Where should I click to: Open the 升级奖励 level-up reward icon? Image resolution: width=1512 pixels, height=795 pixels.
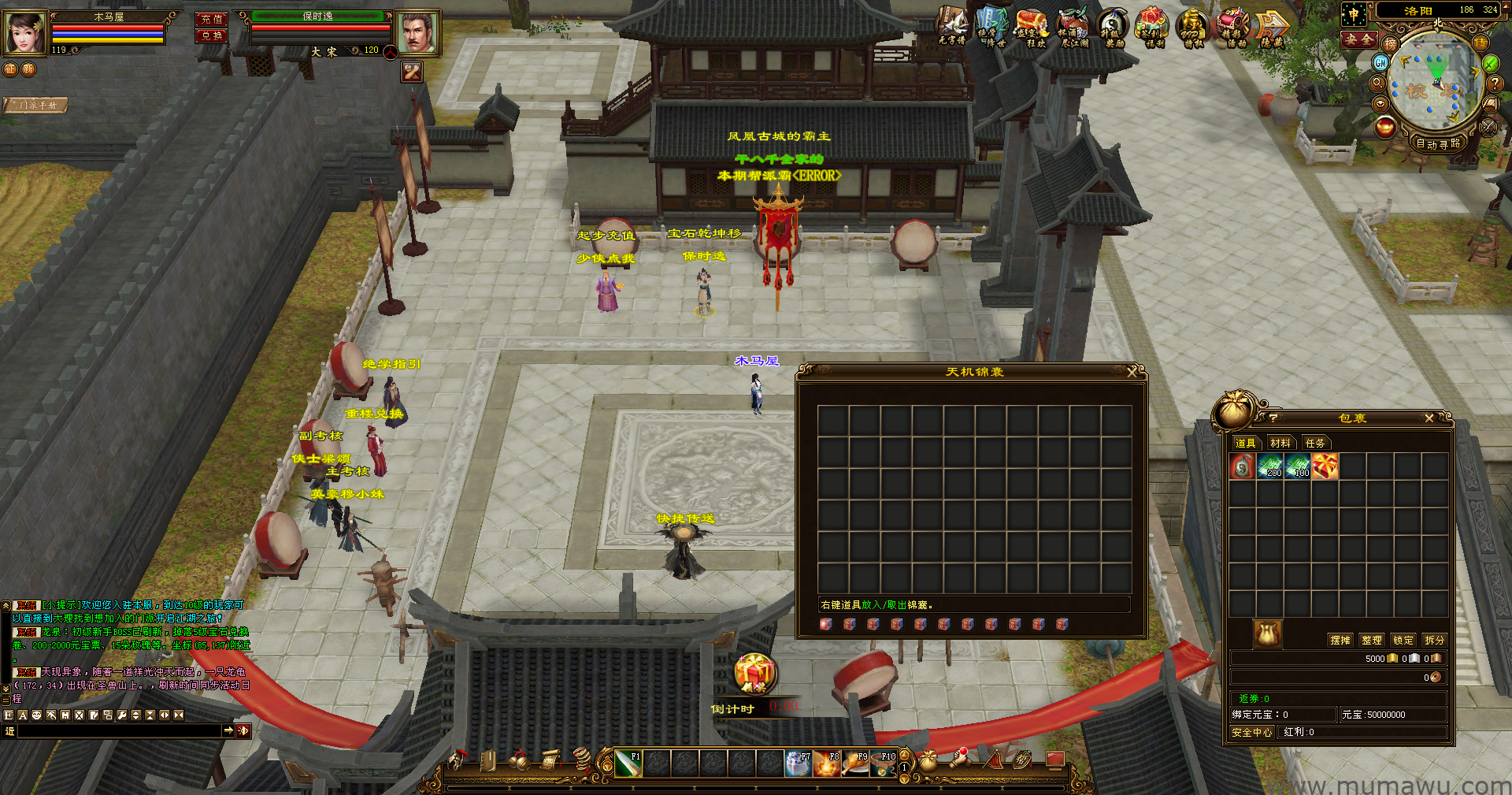coord(1113,28)
